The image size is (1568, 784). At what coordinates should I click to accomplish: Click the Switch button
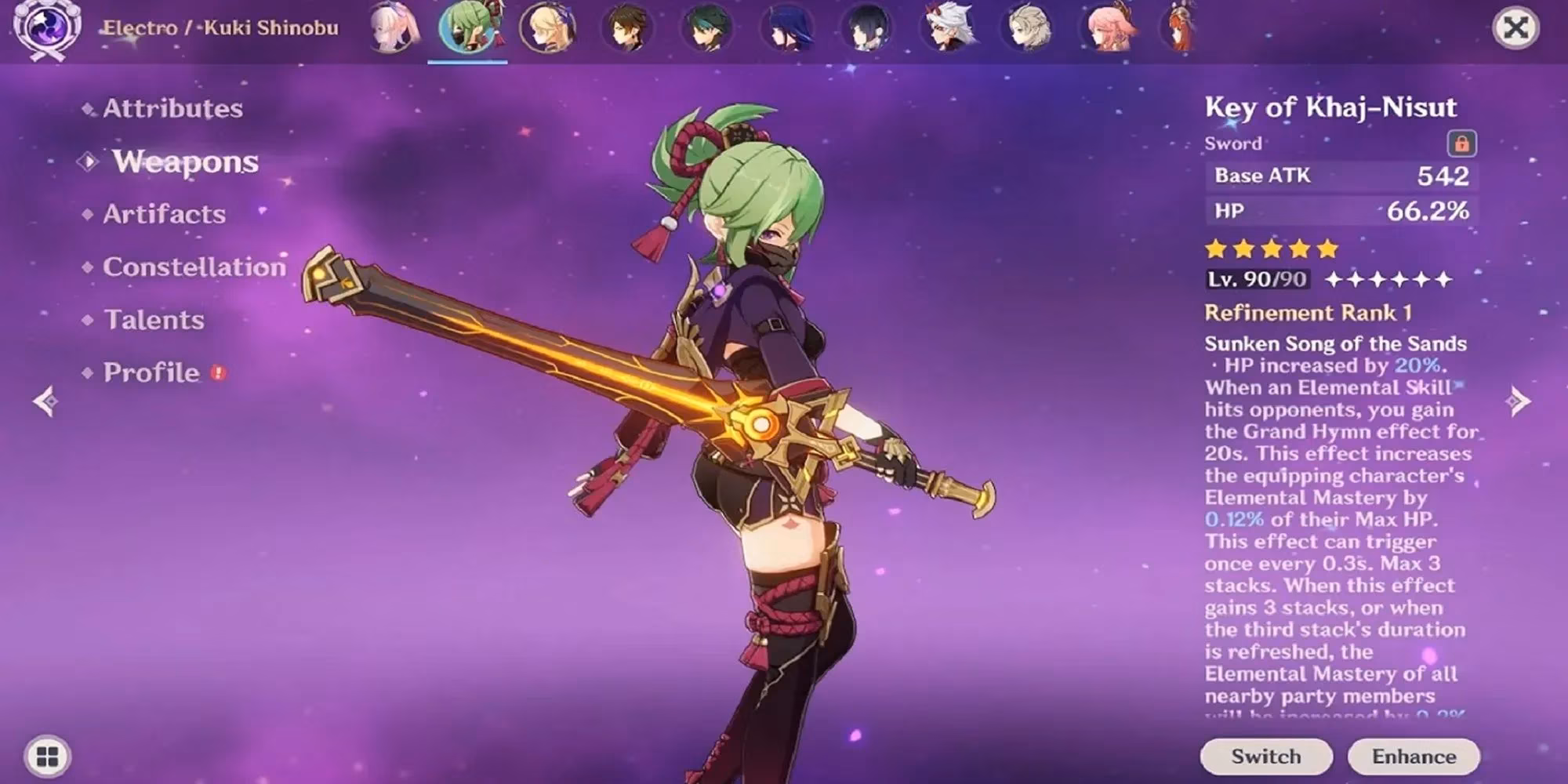[1265, 757]
